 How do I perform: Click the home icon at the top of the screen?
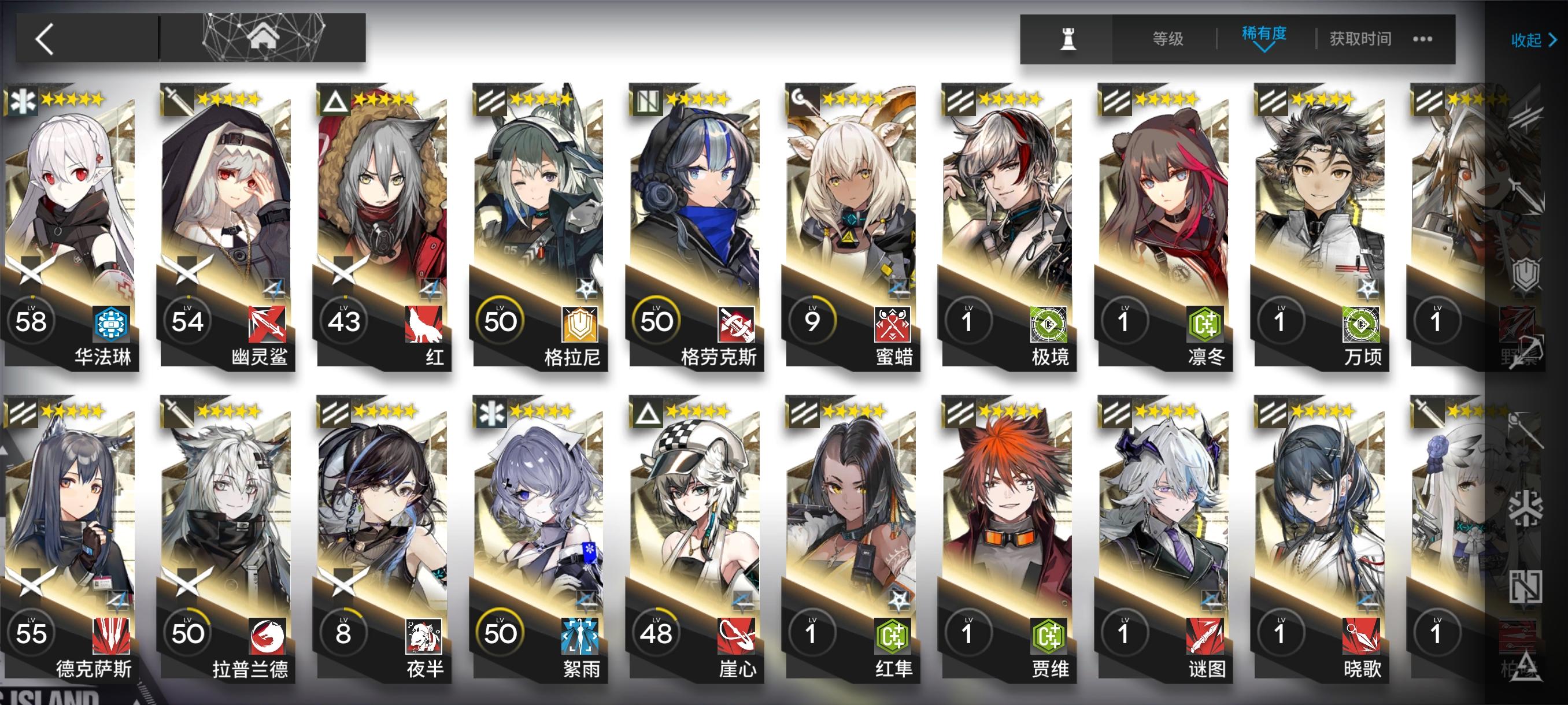tap(264, 38)
